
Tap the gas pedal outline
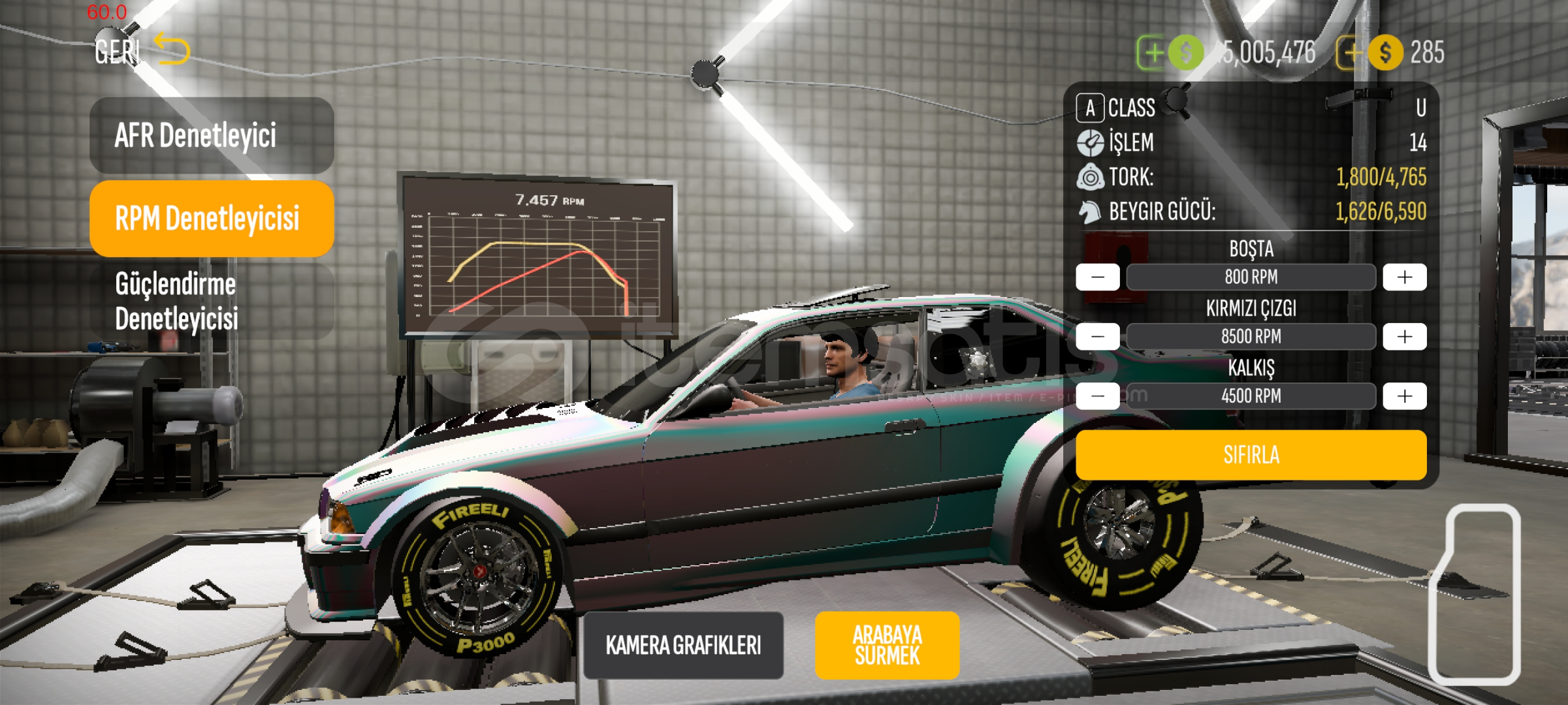pyautogui.click(x=1476, y=594)
